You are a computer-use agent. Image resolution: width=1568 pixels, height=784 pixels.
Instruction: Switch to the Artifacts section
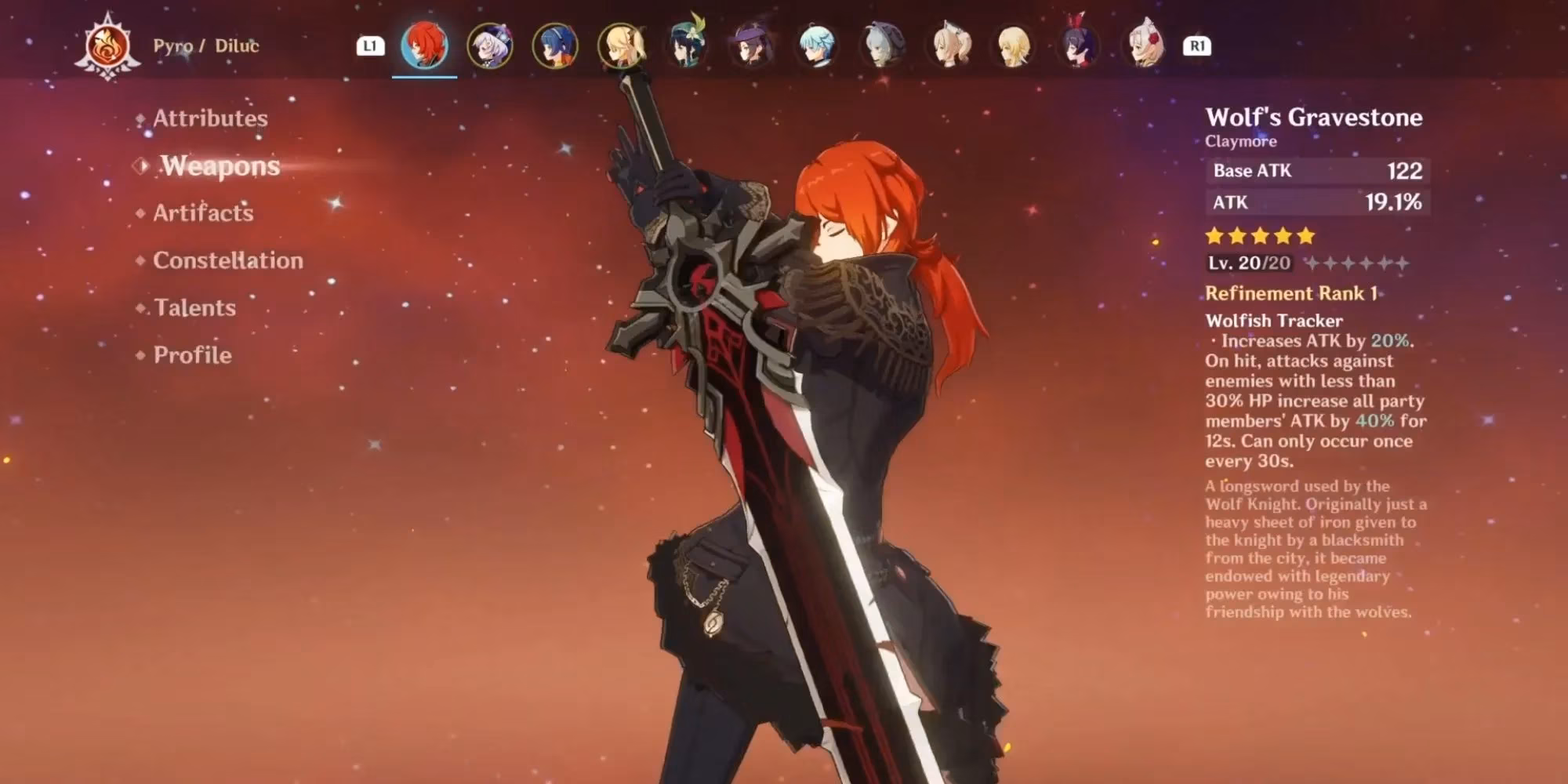pos(202,213)
